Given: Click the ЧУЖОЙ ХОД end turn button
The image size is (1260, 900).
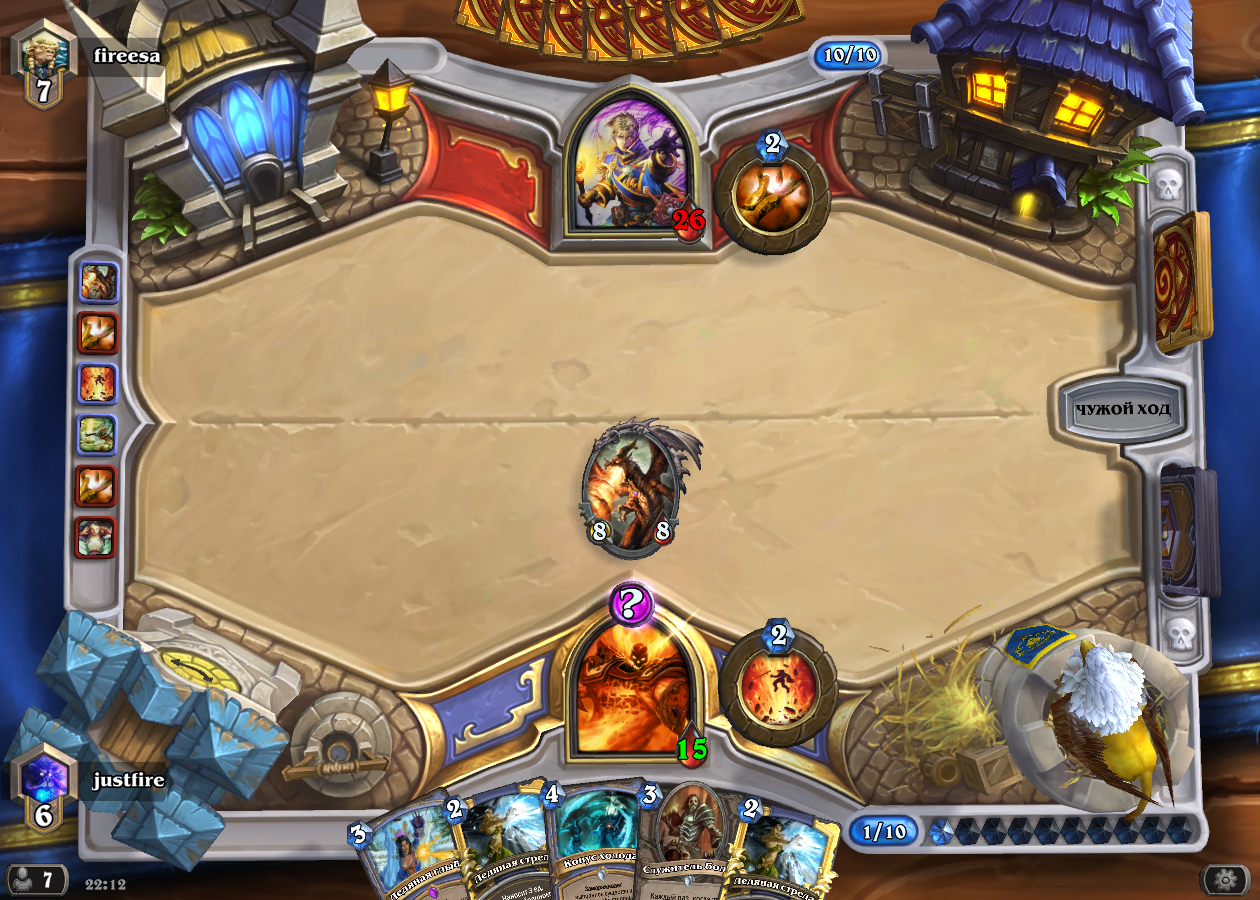Looking at the screenshot, I should [1122, 408].
